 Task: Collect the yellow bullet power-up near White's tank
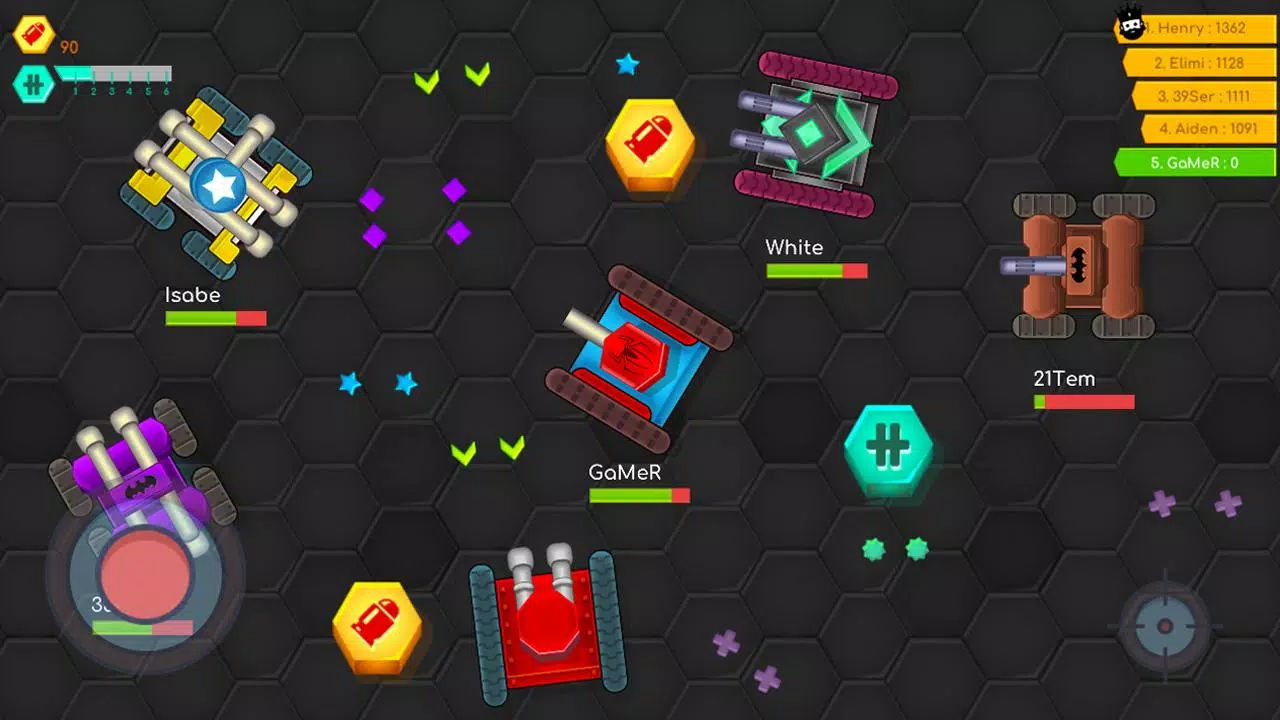click(651, 143)
